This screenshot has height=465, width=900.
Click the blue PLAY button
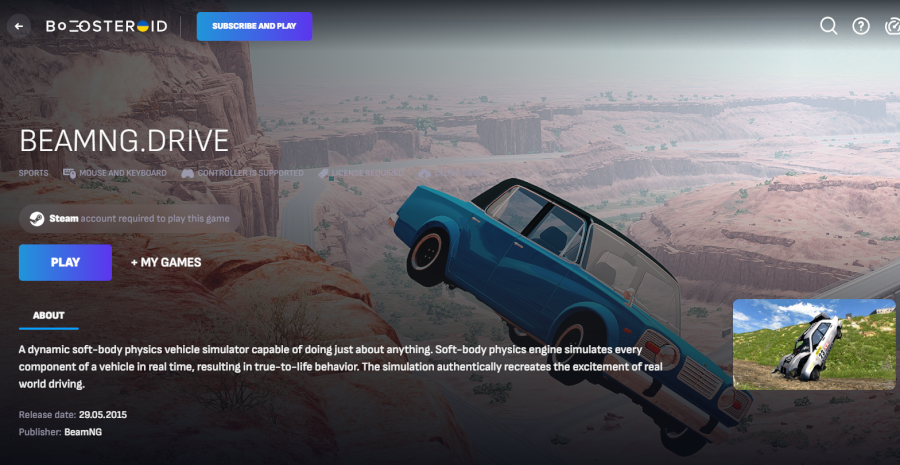pos(65,262)
